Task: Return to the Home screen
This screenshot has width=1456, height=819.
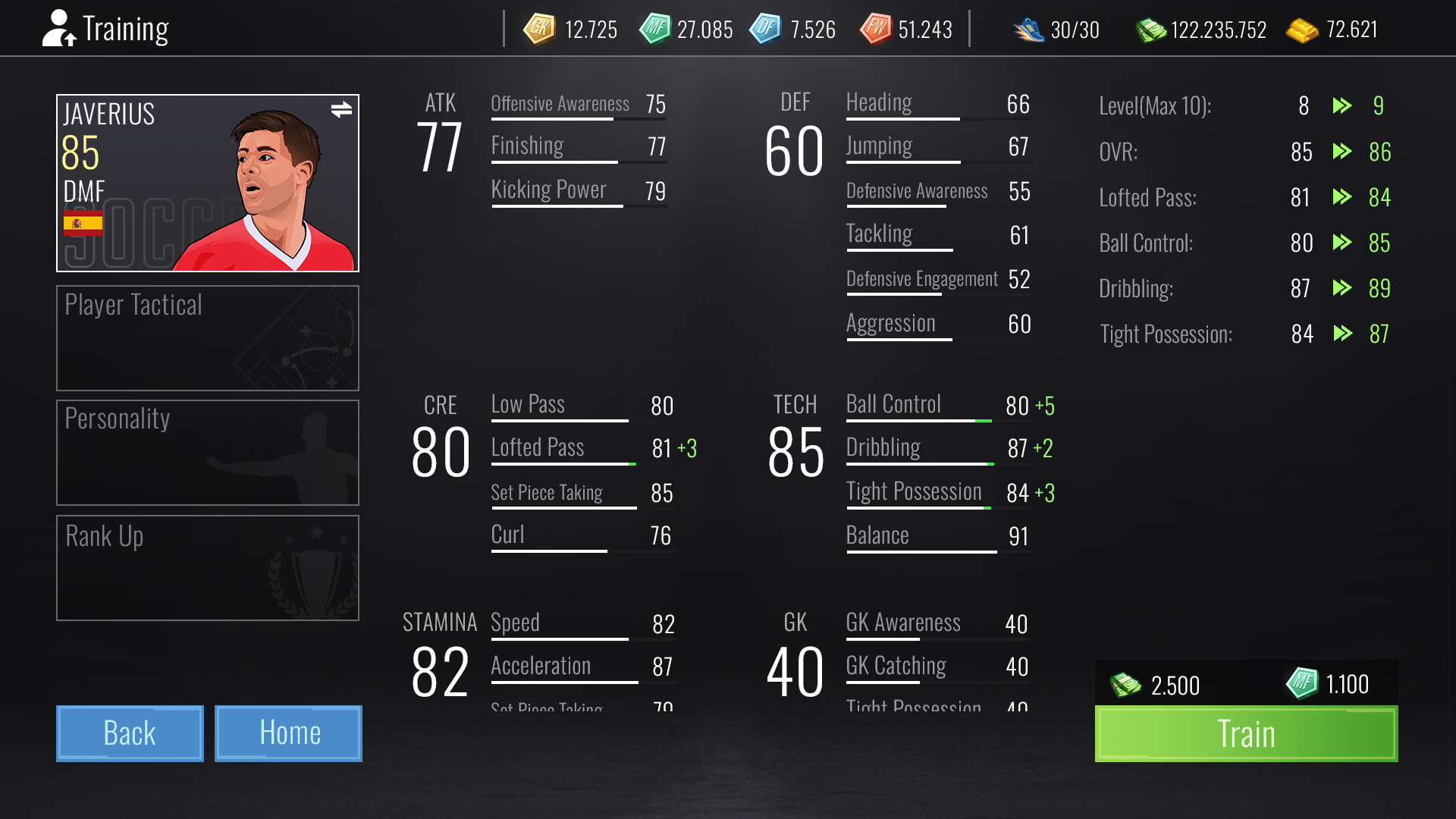Action: pos(288,733)
